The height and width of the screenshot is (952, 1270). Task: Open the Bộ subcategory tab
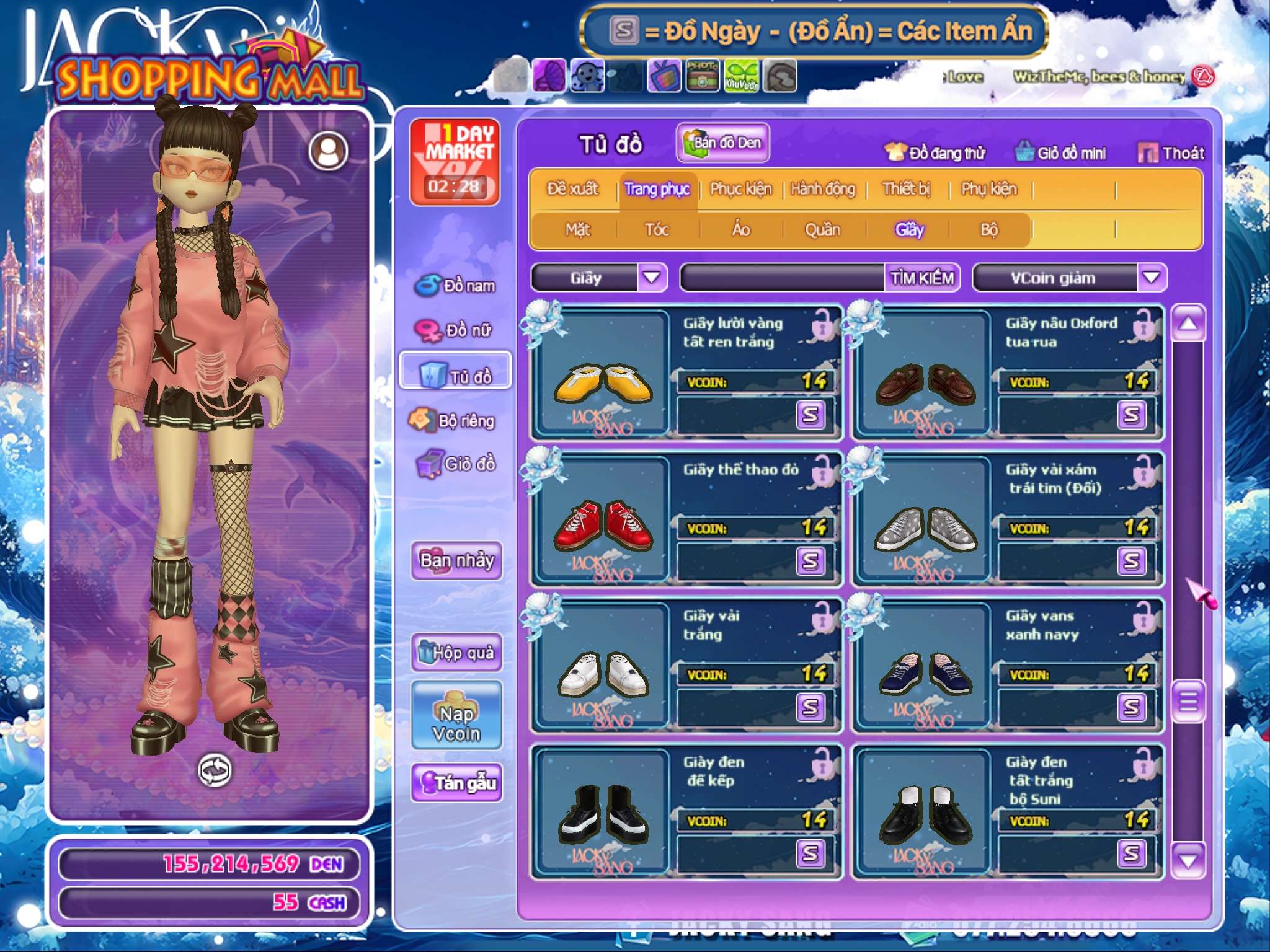pos(989,229)
